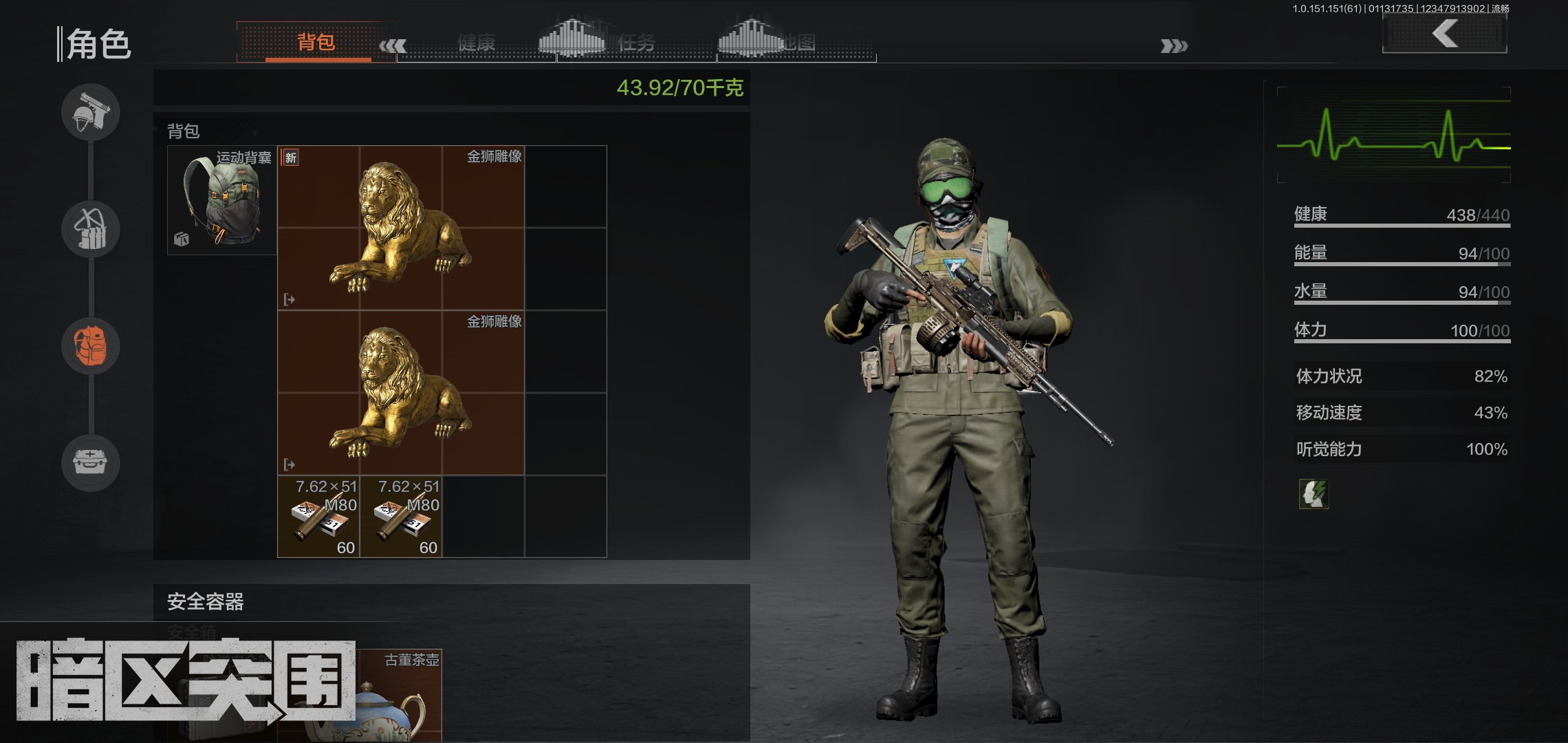1568x743 pixels.
Task: Select the 运动背囊 backpack slot
Action: pyautogui.click(x=221, y=200)
